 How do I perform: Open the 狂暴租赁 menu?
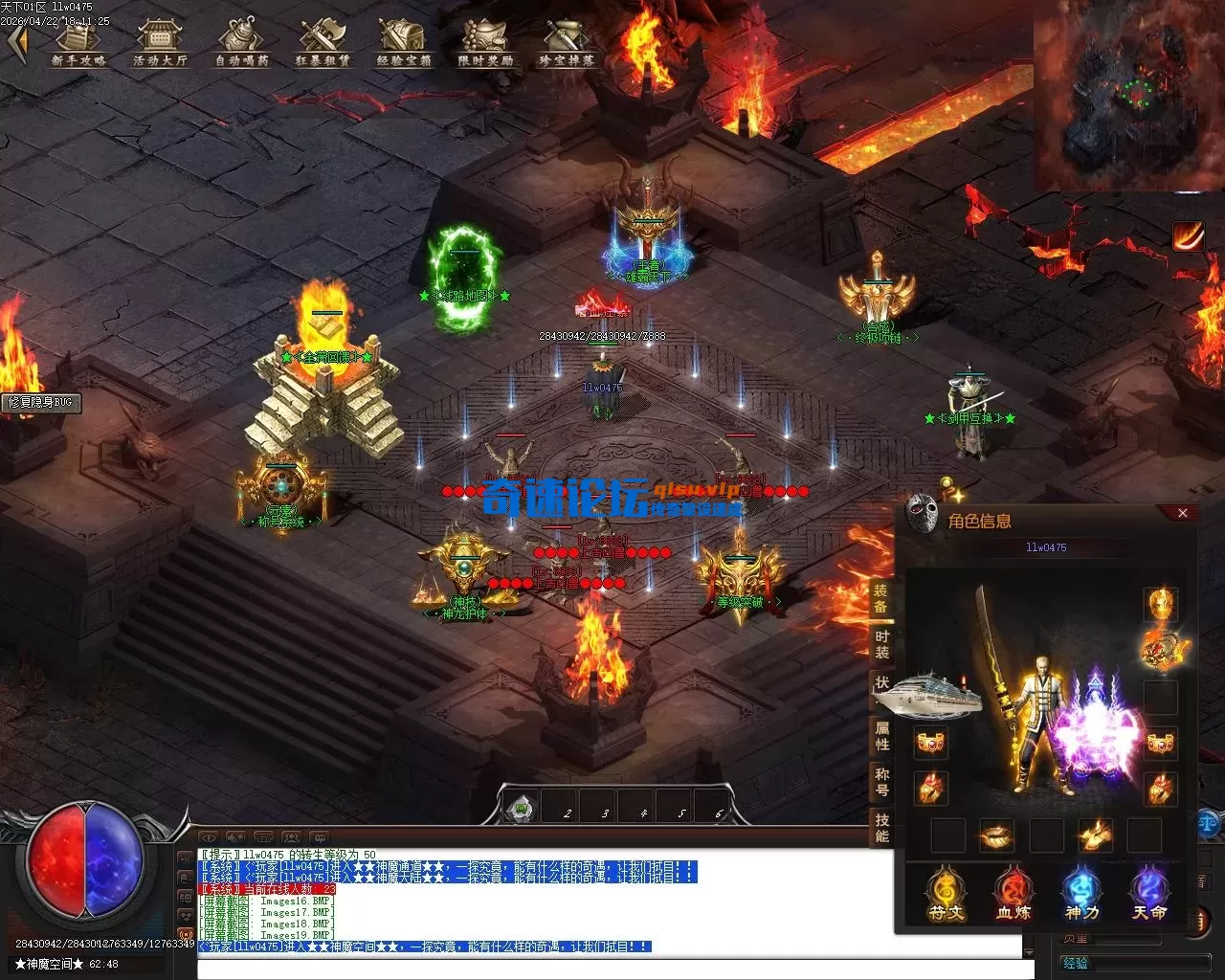coord(323,42)
